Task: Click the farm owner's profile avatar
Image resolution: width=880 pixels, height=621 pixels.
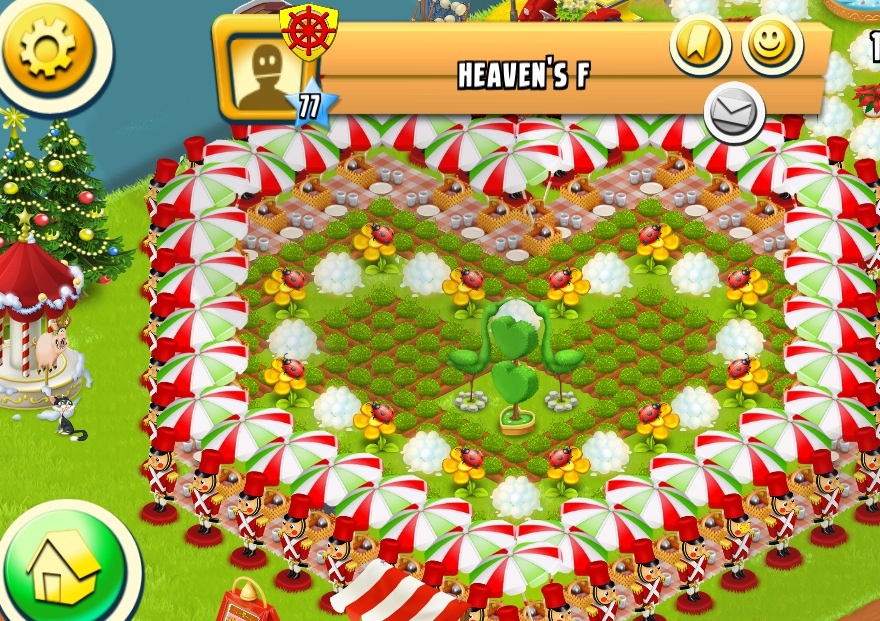Action: tap(264, 73)
